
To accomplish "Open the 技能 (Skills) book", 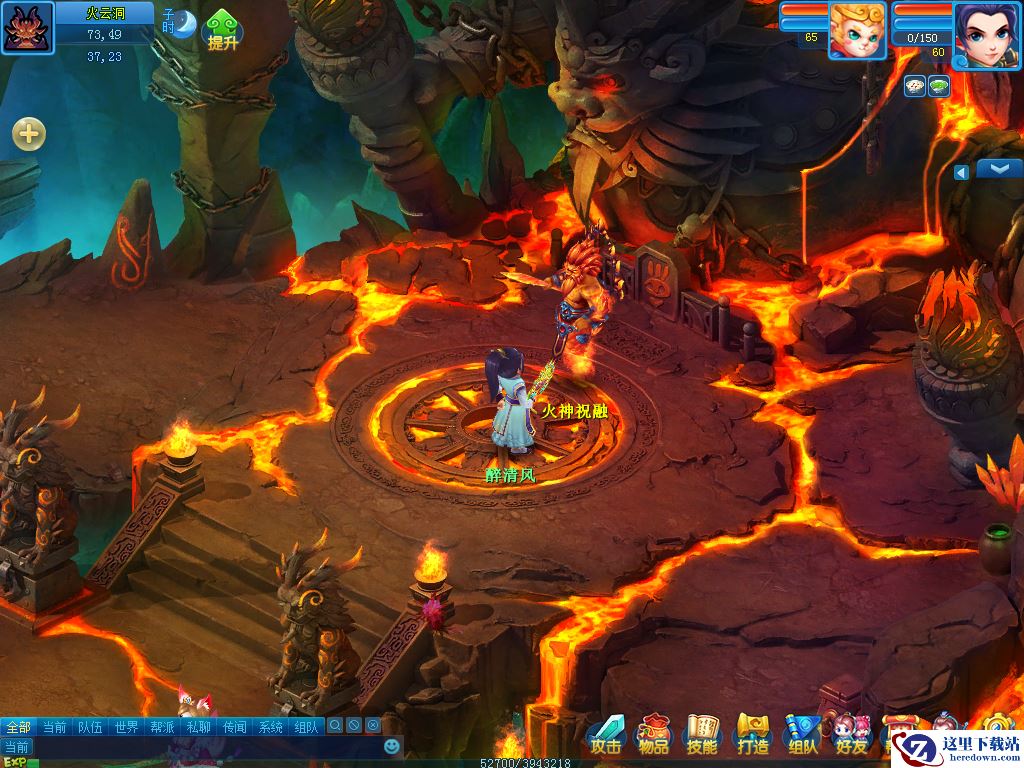I will point(701,734).
